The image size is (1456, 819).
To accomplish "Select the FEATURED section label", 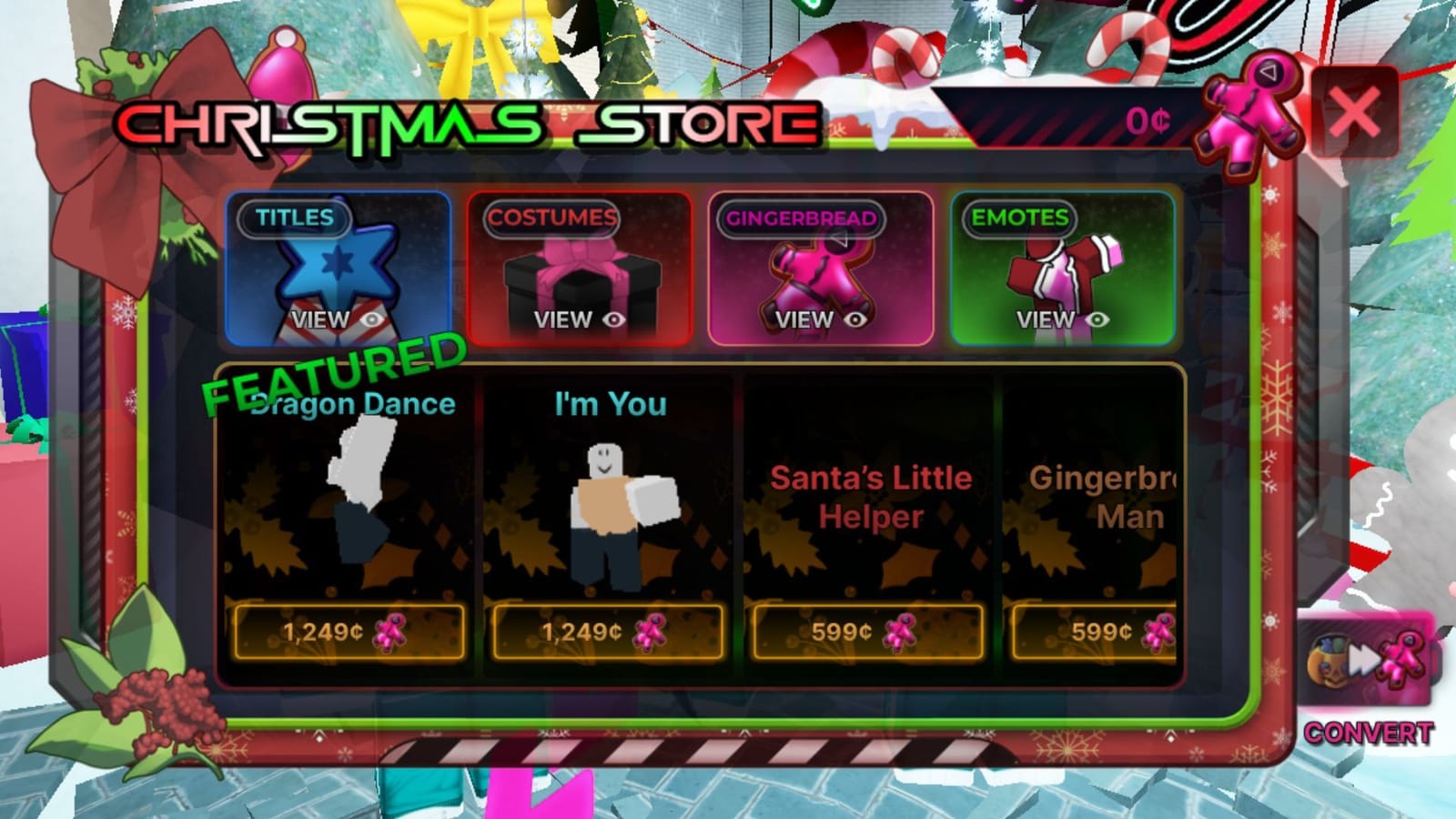I will click(334, 377).
